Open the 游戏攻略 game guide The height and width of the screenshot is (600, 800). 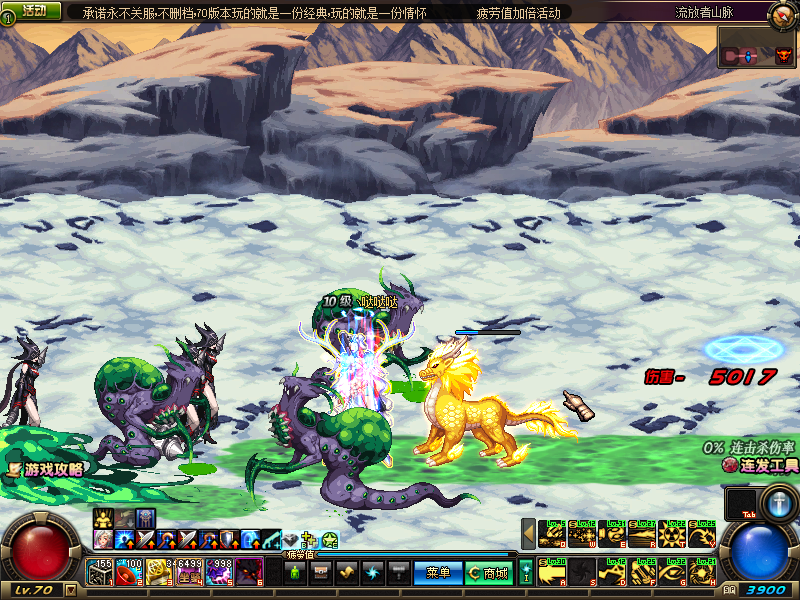tap(47, 468)
